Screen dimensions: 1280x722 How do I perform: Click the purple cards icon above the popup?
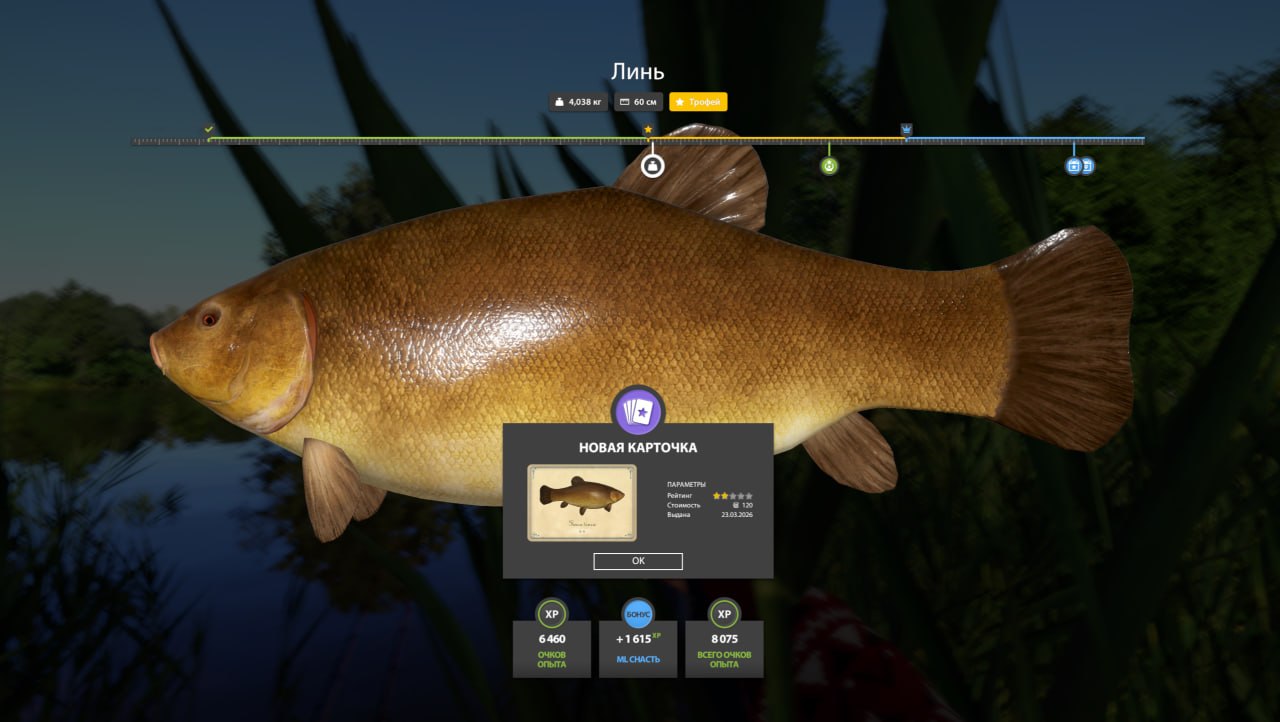(x=638, y=411)
